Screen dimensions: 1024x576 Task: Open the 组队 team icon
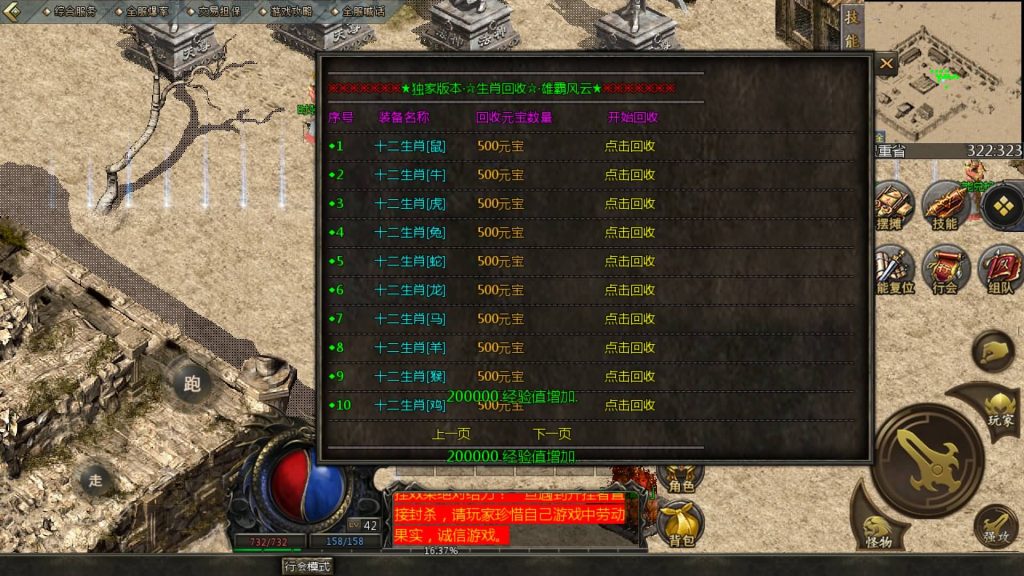[999, 268]
